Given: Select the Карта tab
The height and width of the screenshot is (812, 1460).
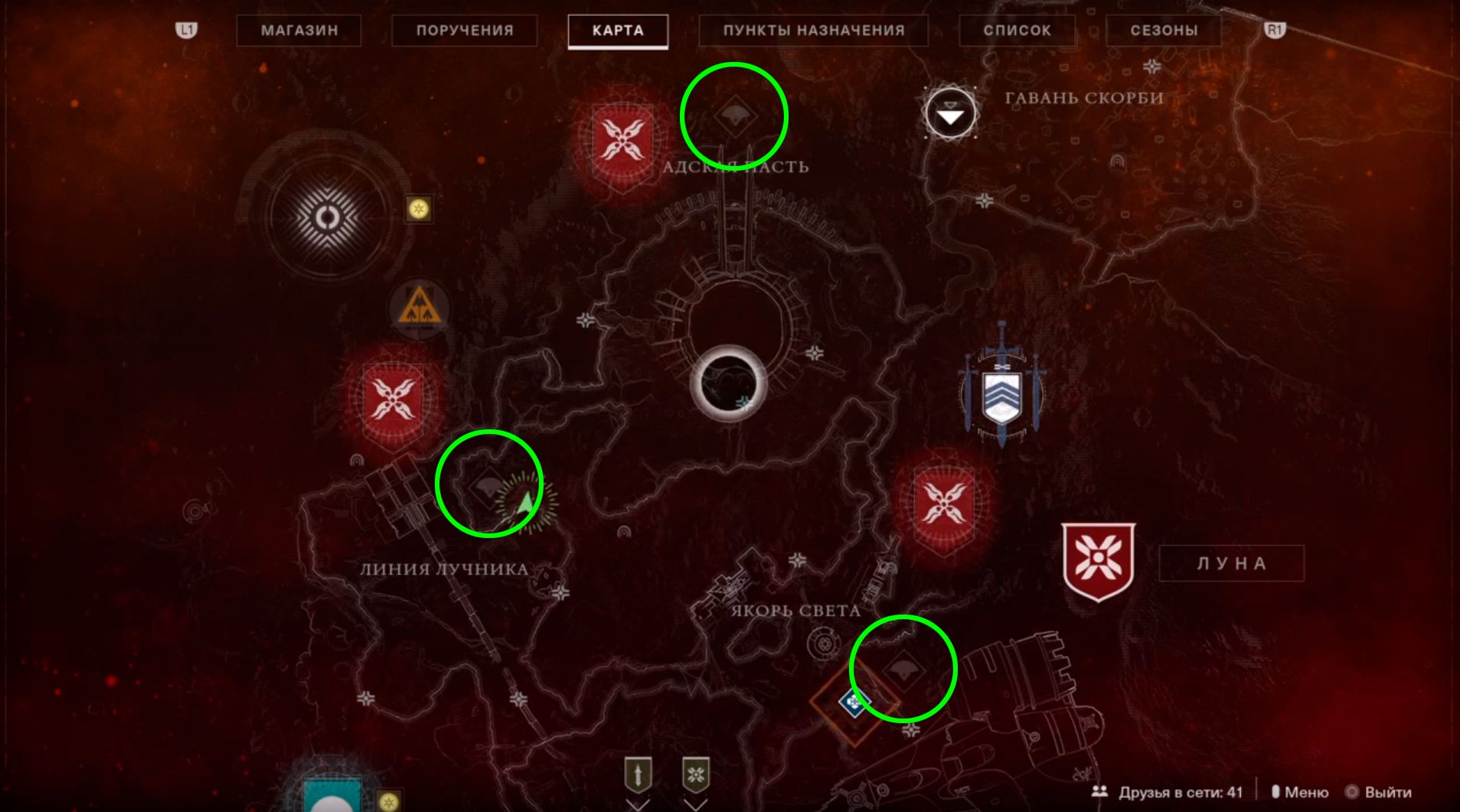Looking at the screenshot, I should tap(618, 31).
